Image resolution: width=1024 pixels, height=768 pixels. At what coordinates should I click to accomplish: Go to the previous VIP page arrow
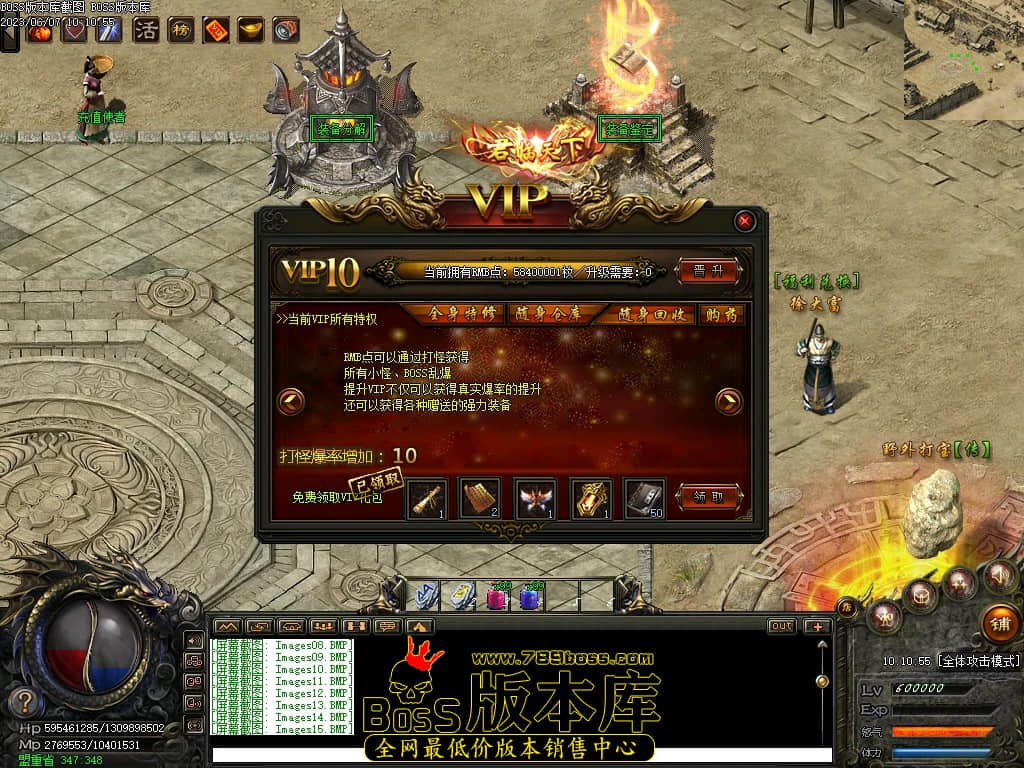click(291, 402)
